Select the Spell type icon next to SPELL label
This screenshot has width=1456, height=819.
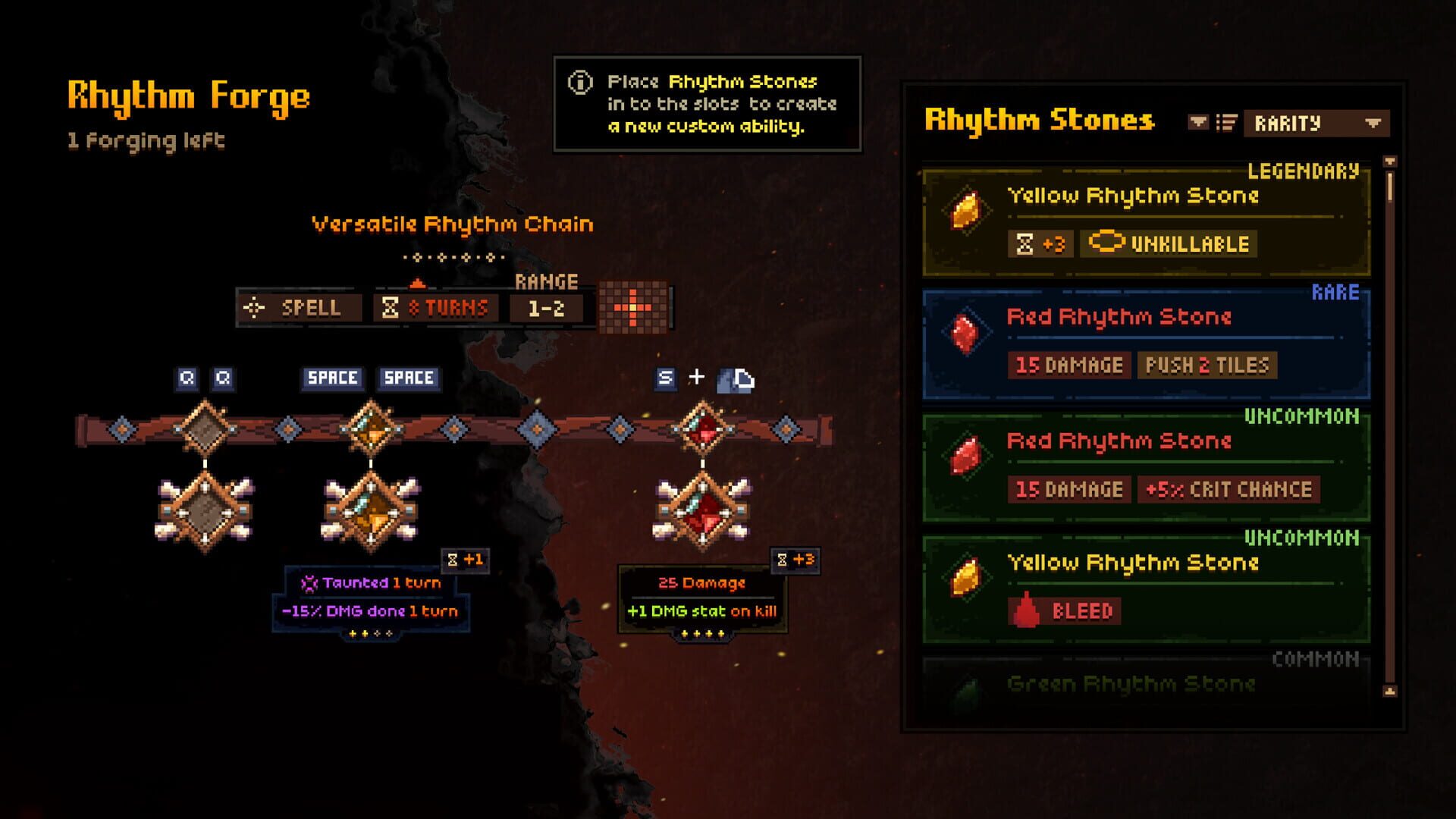[256, 308]
